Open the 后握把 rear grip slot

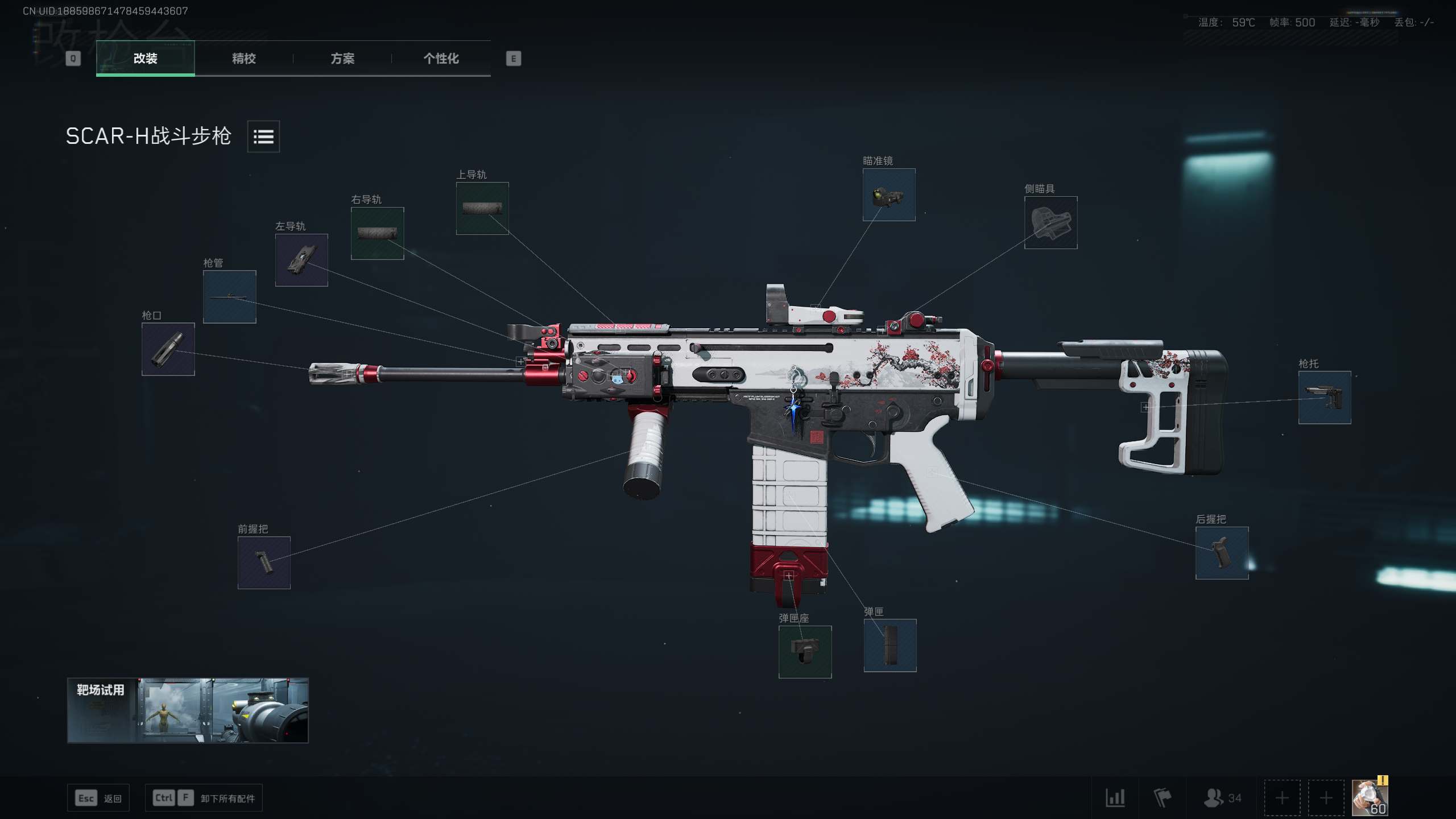(x=1222, y=553)
